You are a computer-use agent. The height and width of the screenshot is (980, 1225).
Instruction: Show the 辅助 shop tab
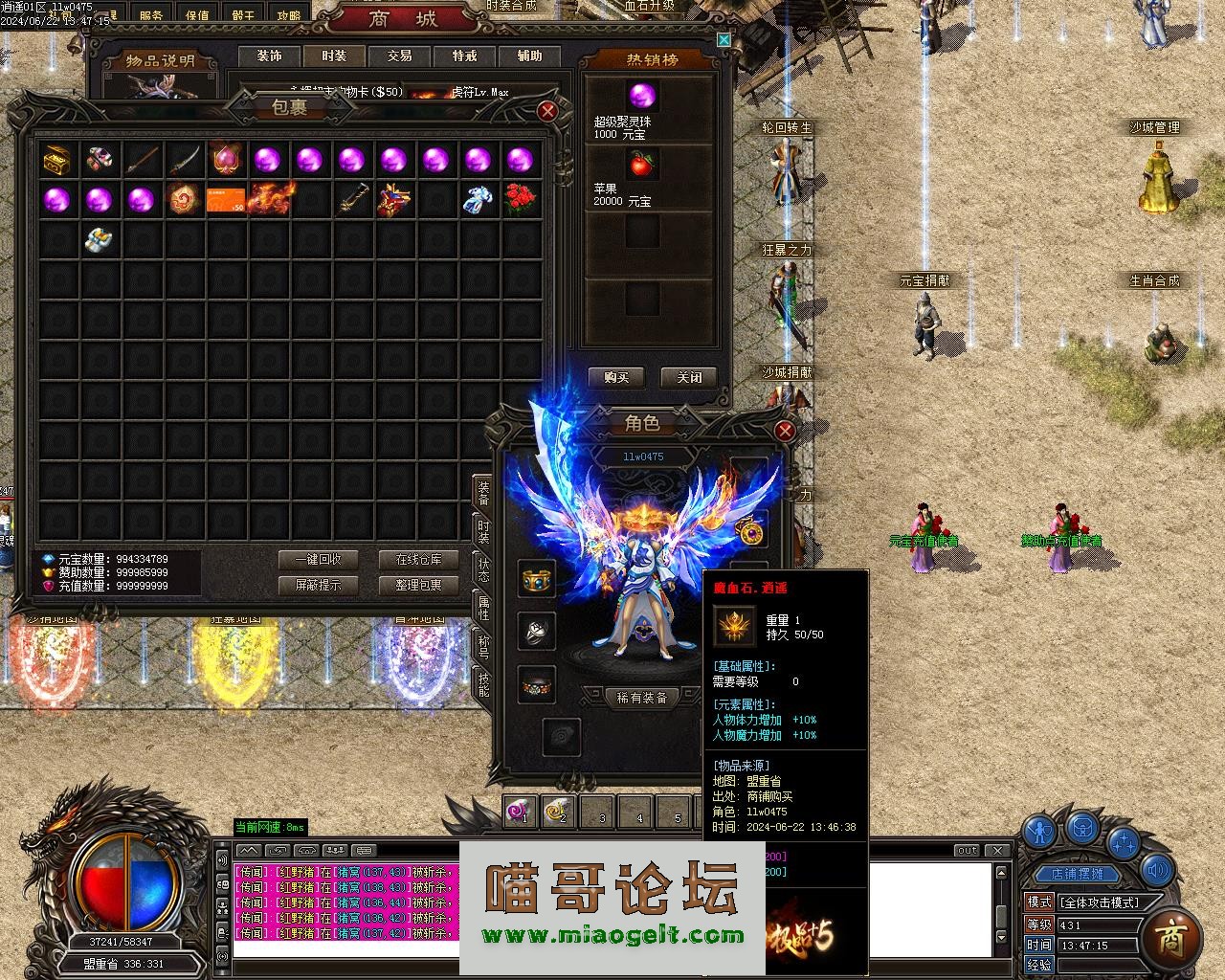pyautogui.click(x=529, y=56)
